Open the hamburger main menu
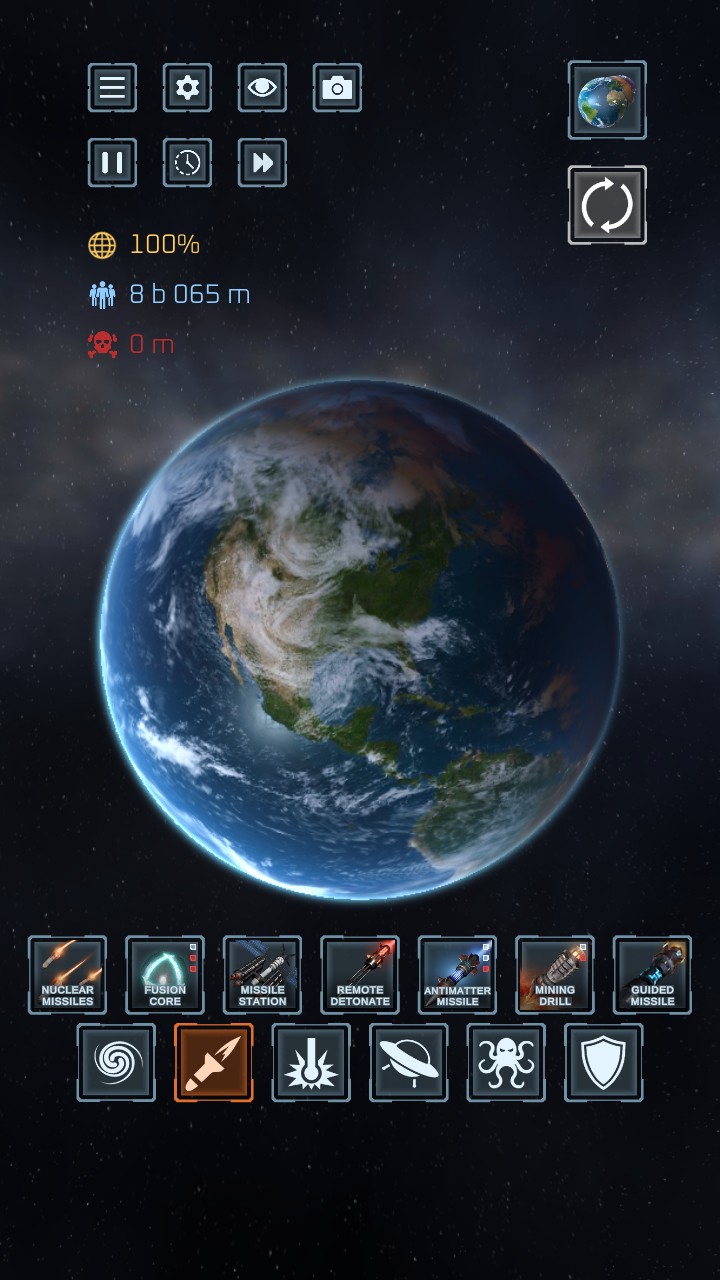This screenshot has width=720, height=1280. point(112,88)
